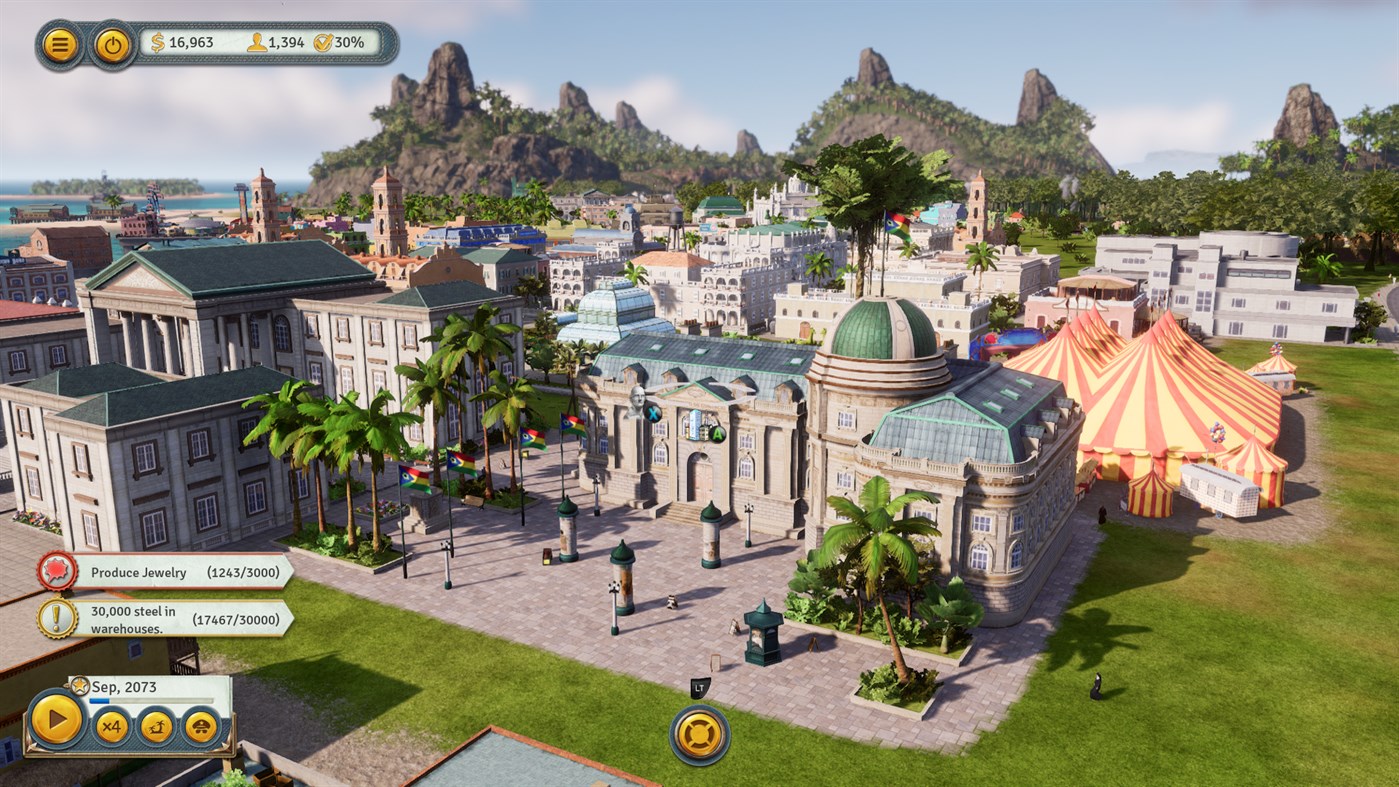
Task: Open the palm tree island button
Action: point(156,726)
